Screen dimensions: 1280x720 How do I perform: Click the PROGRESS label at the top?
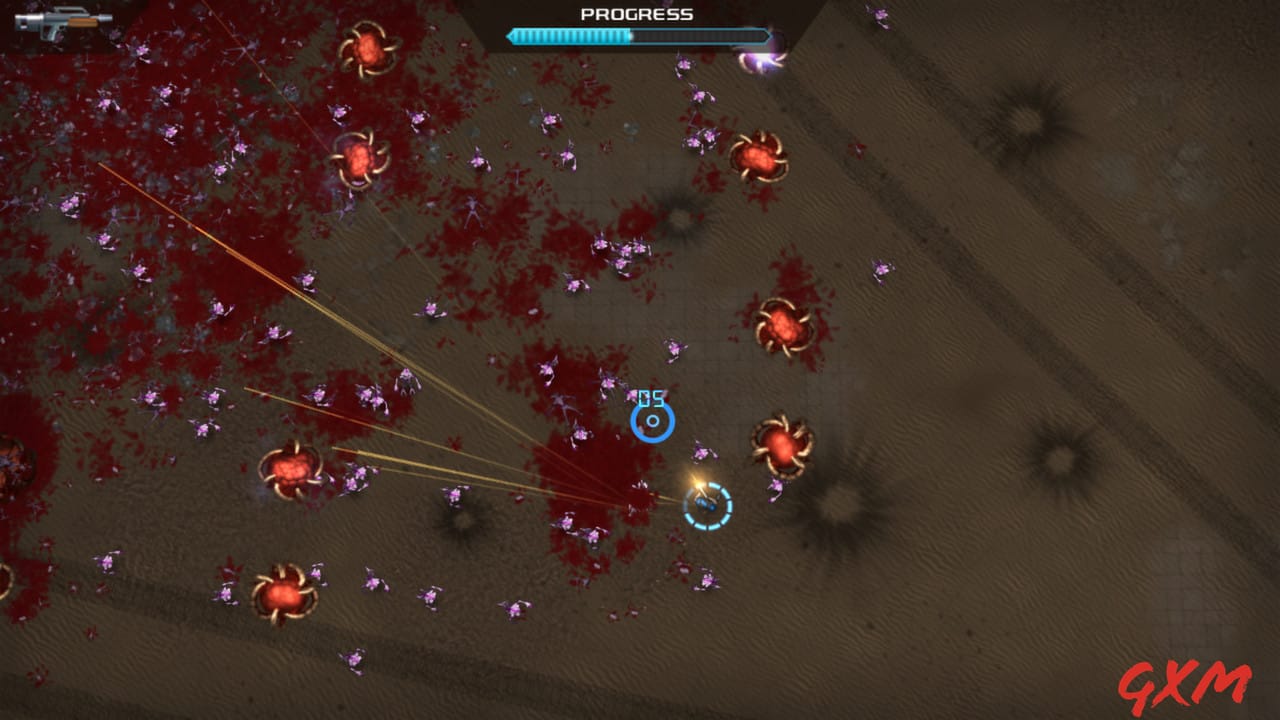tap(637, 15)
